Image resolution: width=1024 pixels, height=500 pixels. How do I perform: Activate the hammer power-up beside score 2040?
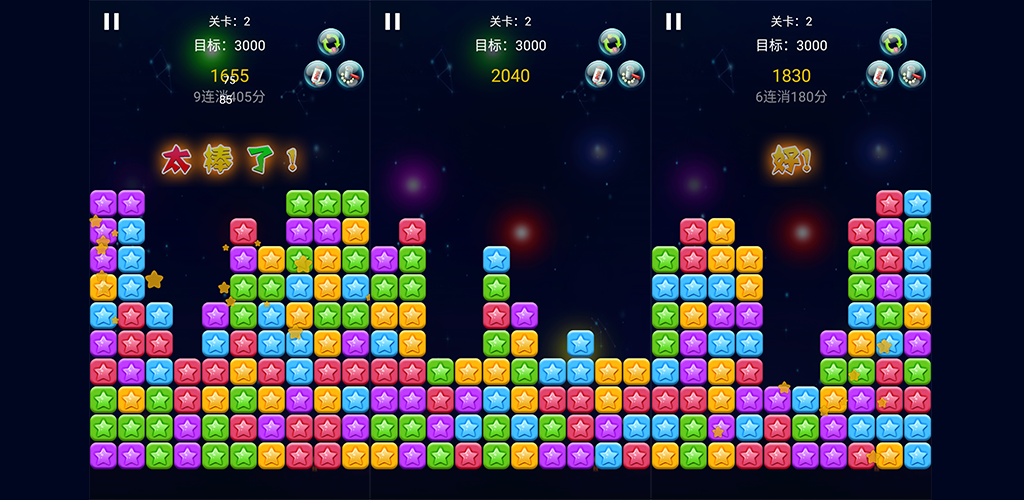click(631, 74)
